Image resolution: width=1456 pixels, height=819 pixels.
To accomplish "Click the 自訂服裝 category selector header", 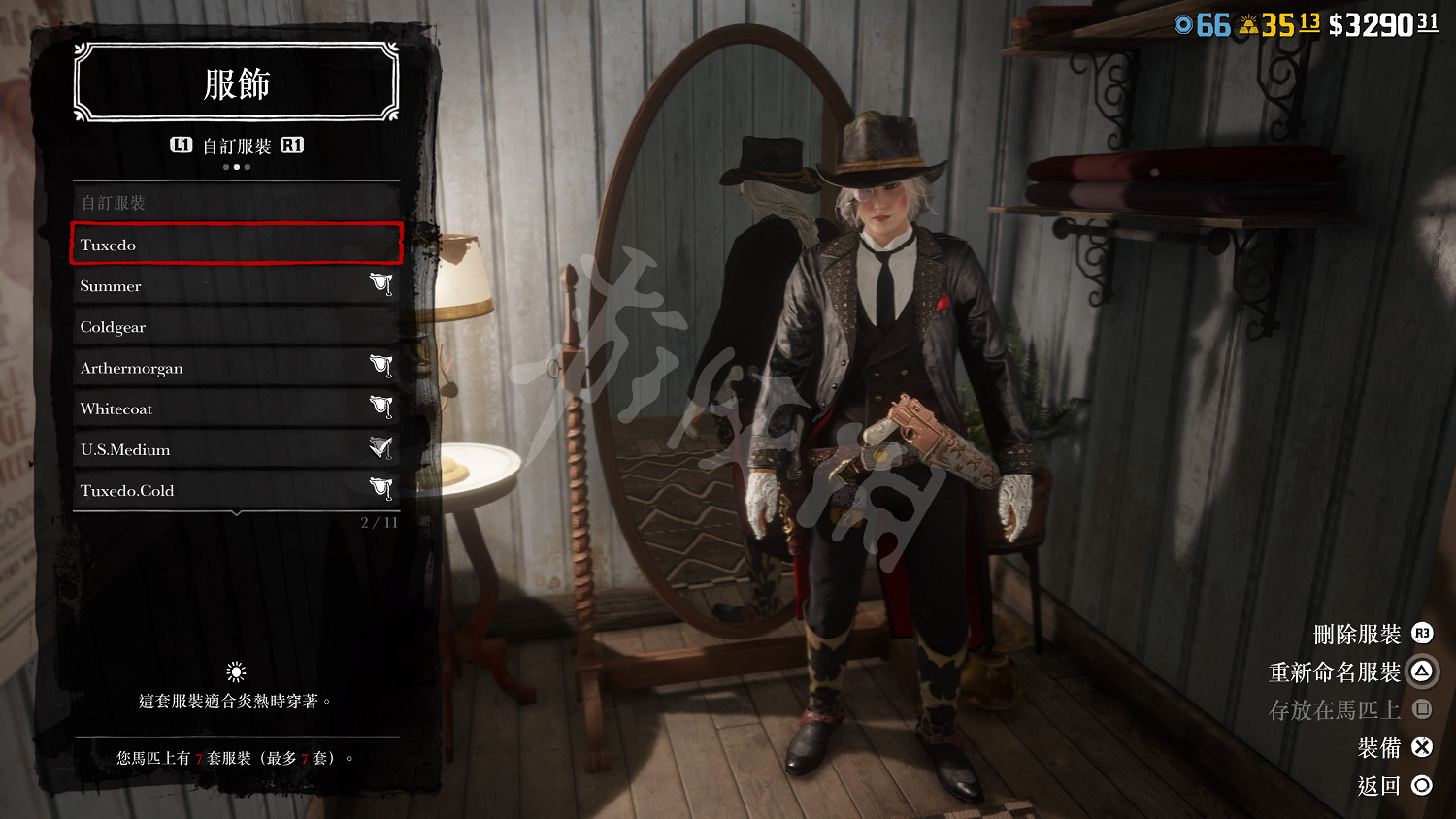I will pyautogui.click(x=237, y=146).
